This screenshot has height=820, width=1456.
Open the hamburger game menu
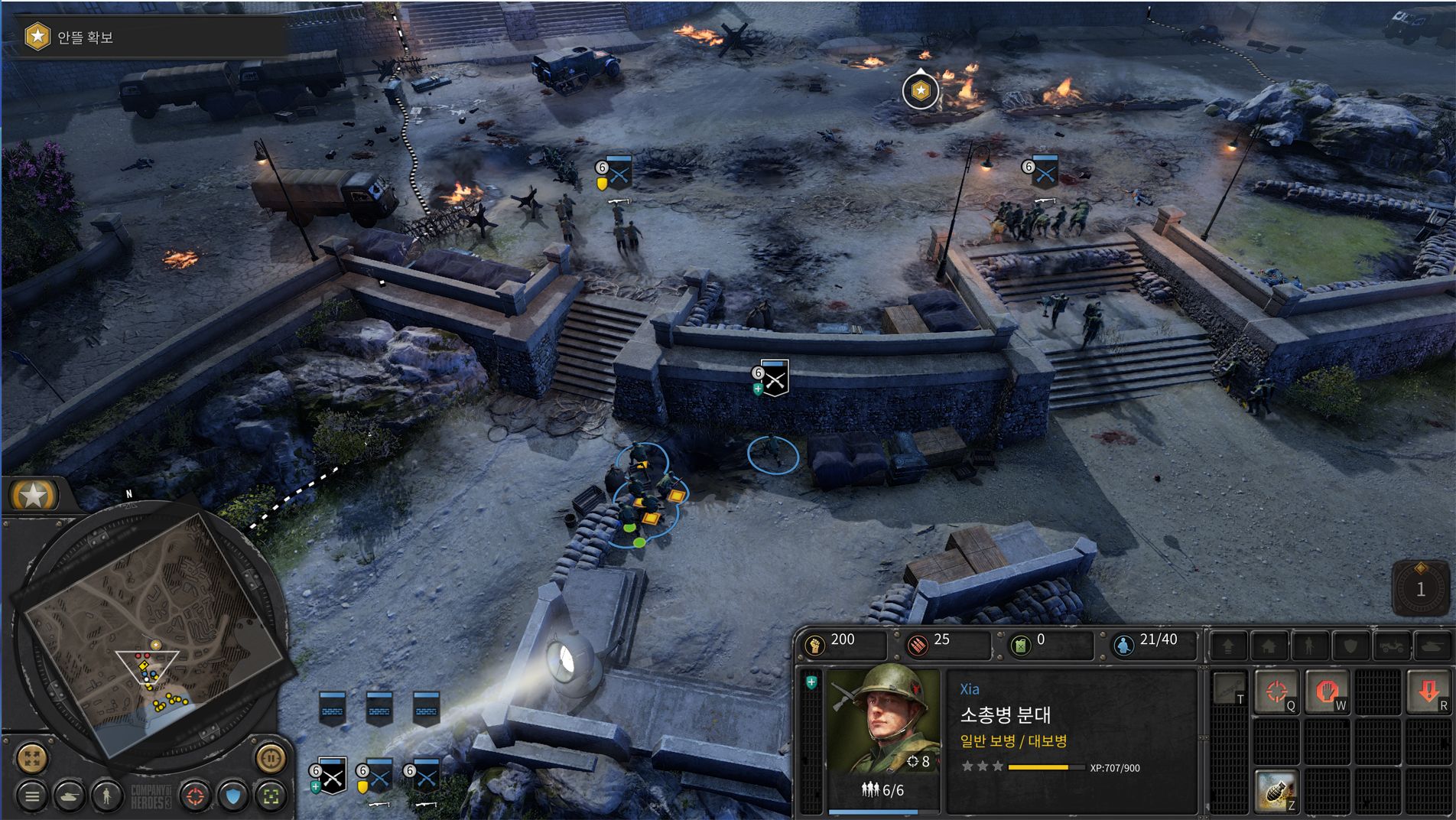[x=32, y=796]
